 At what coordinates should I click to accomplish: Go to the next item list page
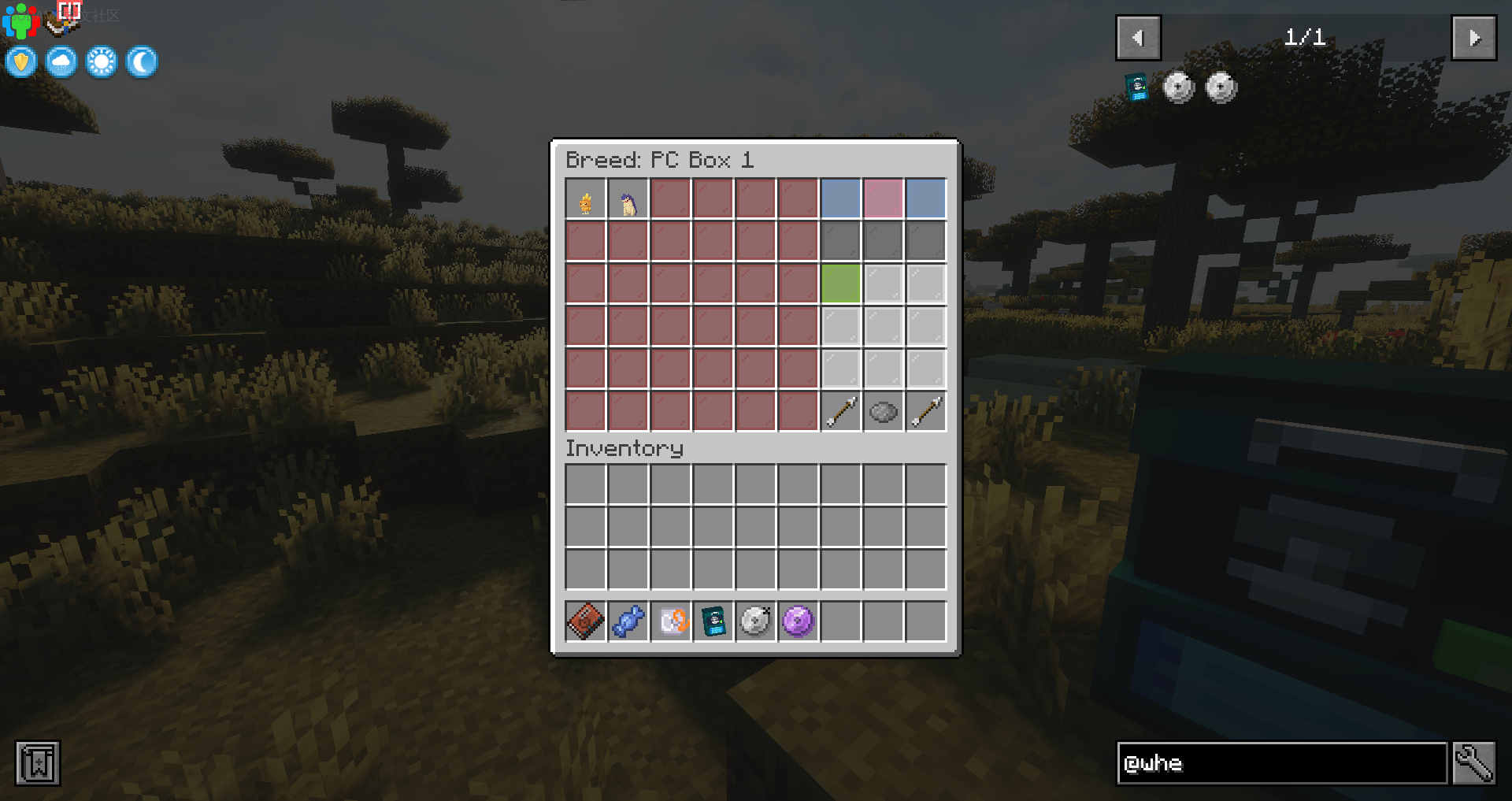(x=1473, y=38)
